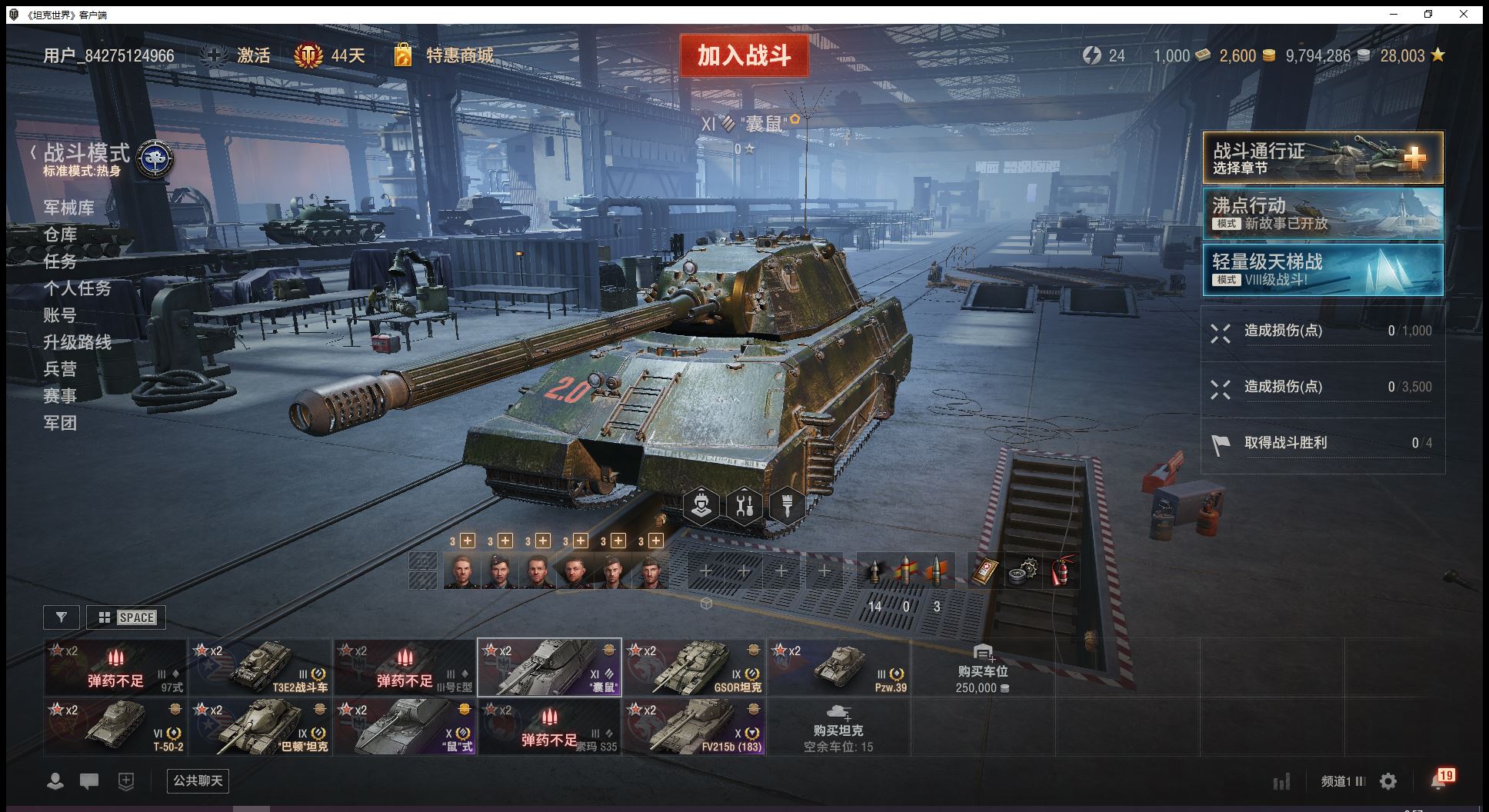Pick the T-50-2 tank card

pos(115,727)
